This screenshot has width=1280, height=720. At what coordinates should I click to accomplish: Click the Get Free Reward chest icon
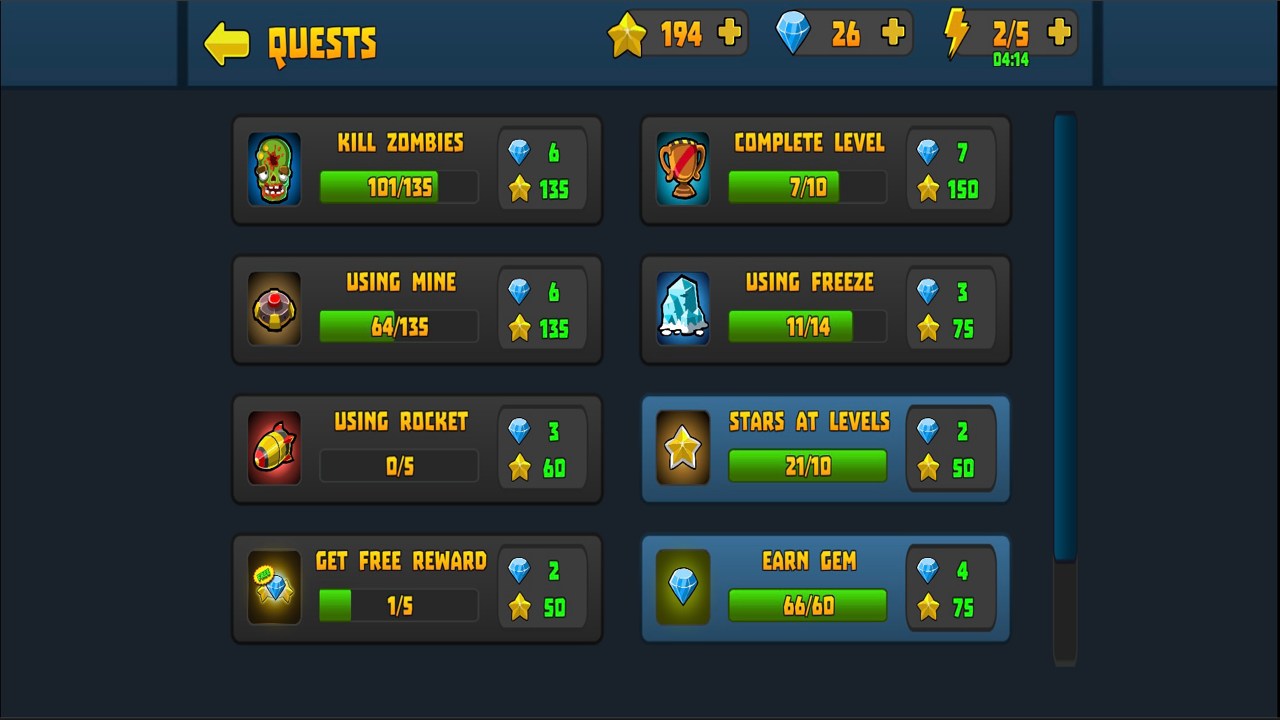[274, 588]
